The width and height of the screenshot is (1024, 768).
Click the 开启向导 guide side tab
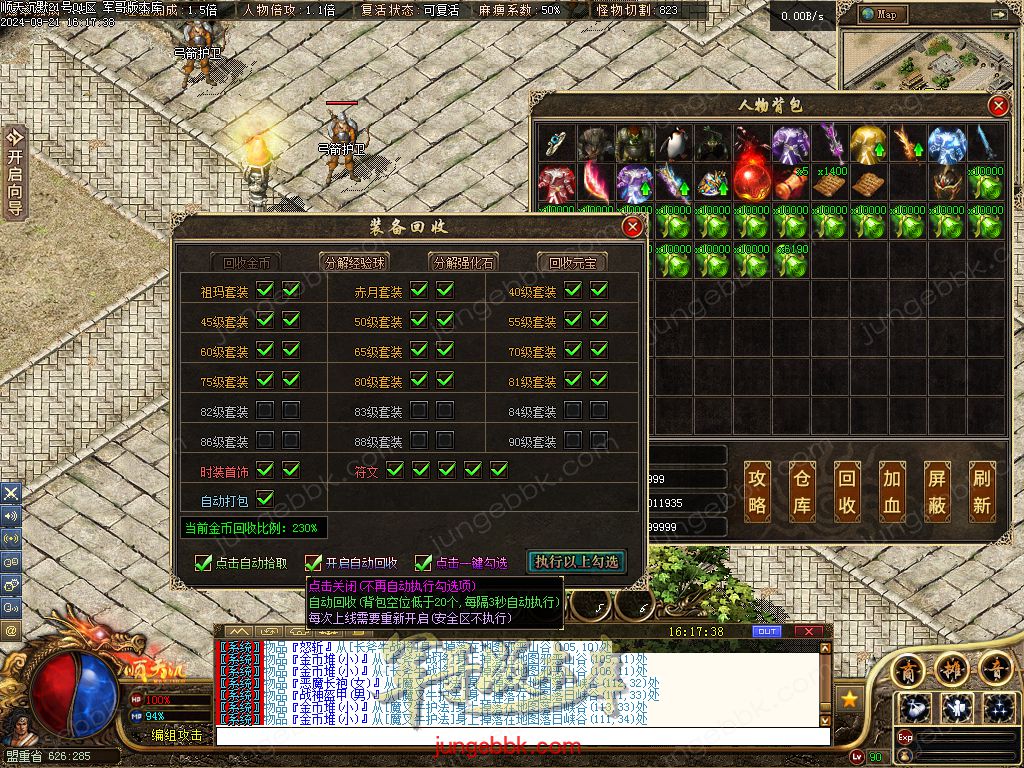(x=14, y=172)
